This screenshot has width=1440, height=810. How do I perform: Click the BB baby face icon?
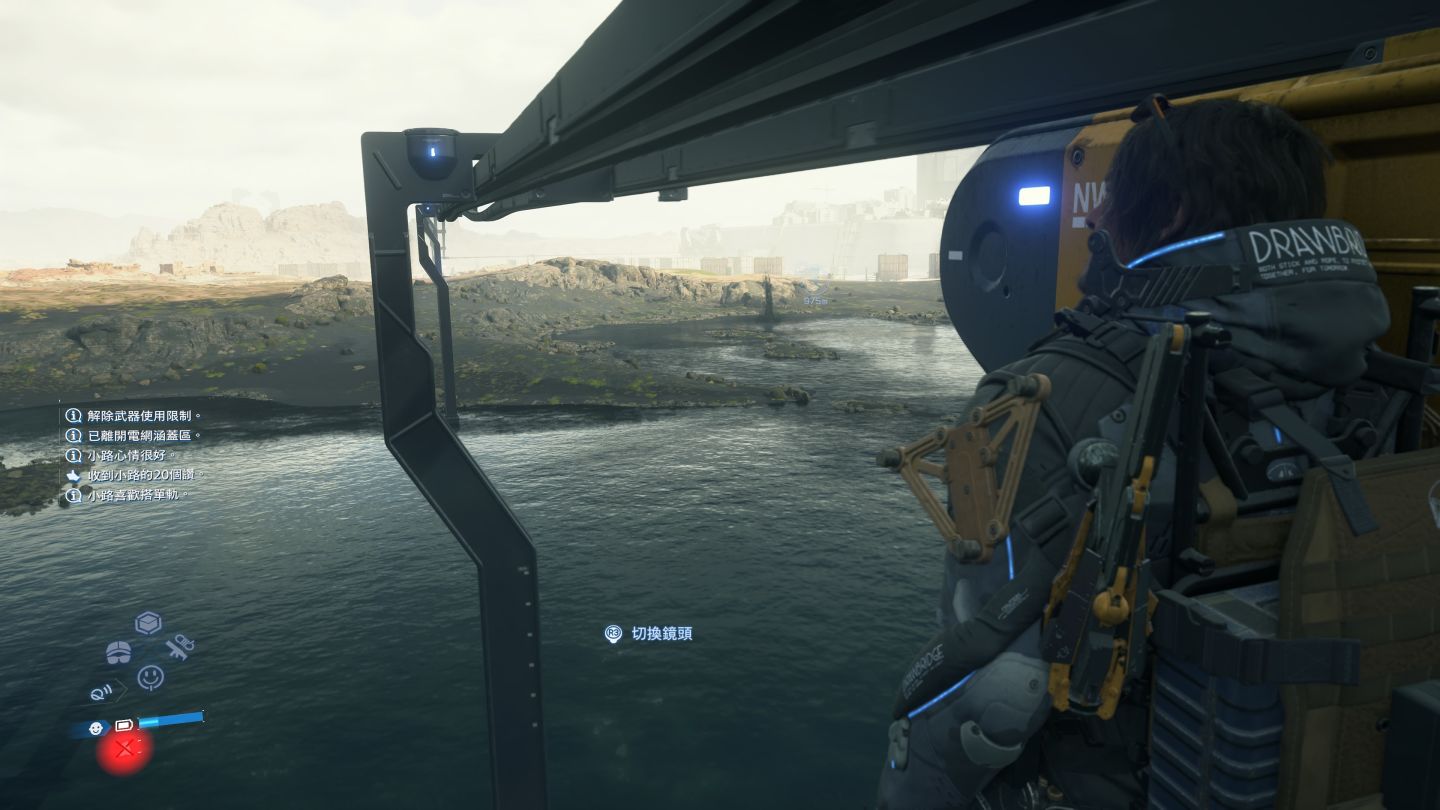pos(96,727)
